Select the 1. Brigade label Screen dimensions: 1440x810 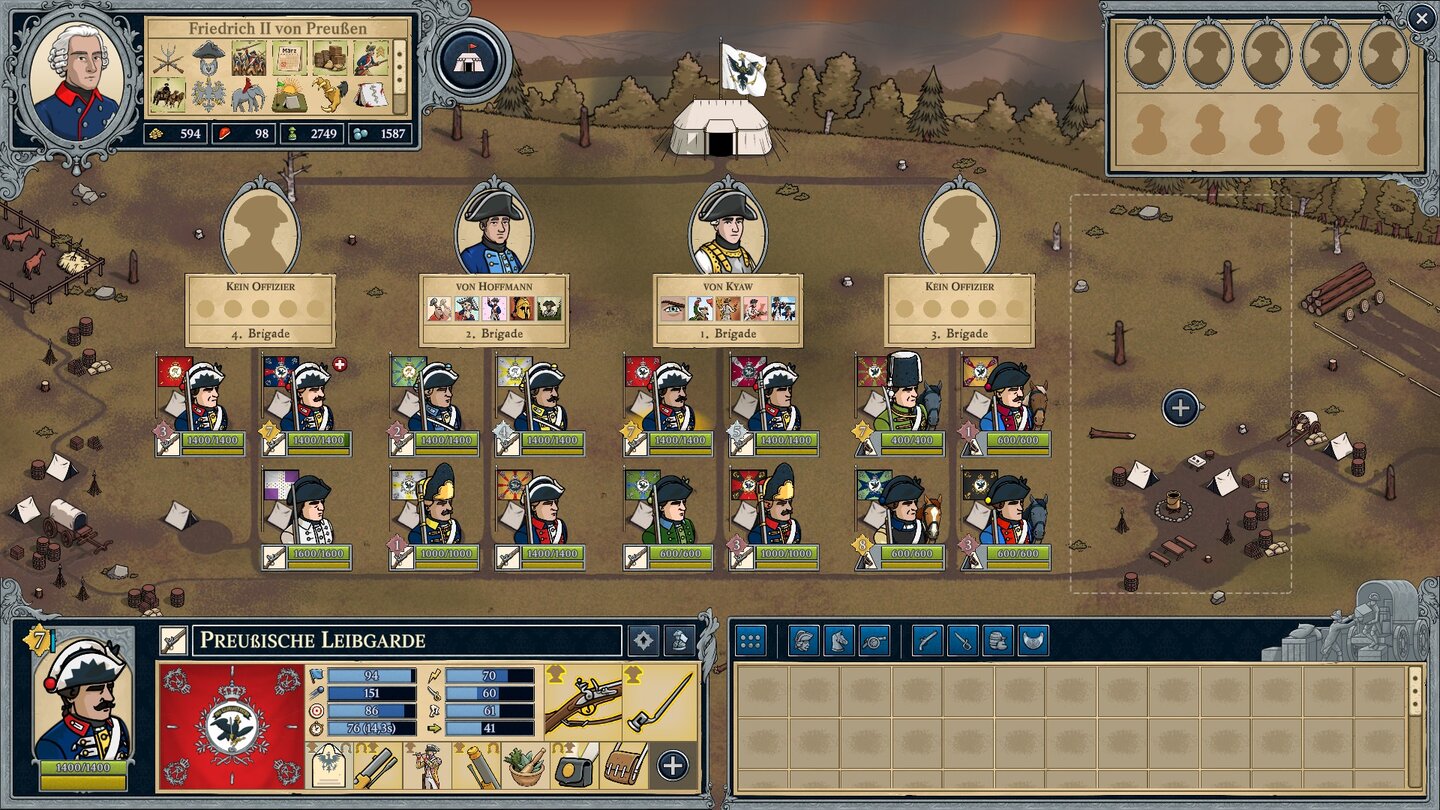tap(729, 334)
